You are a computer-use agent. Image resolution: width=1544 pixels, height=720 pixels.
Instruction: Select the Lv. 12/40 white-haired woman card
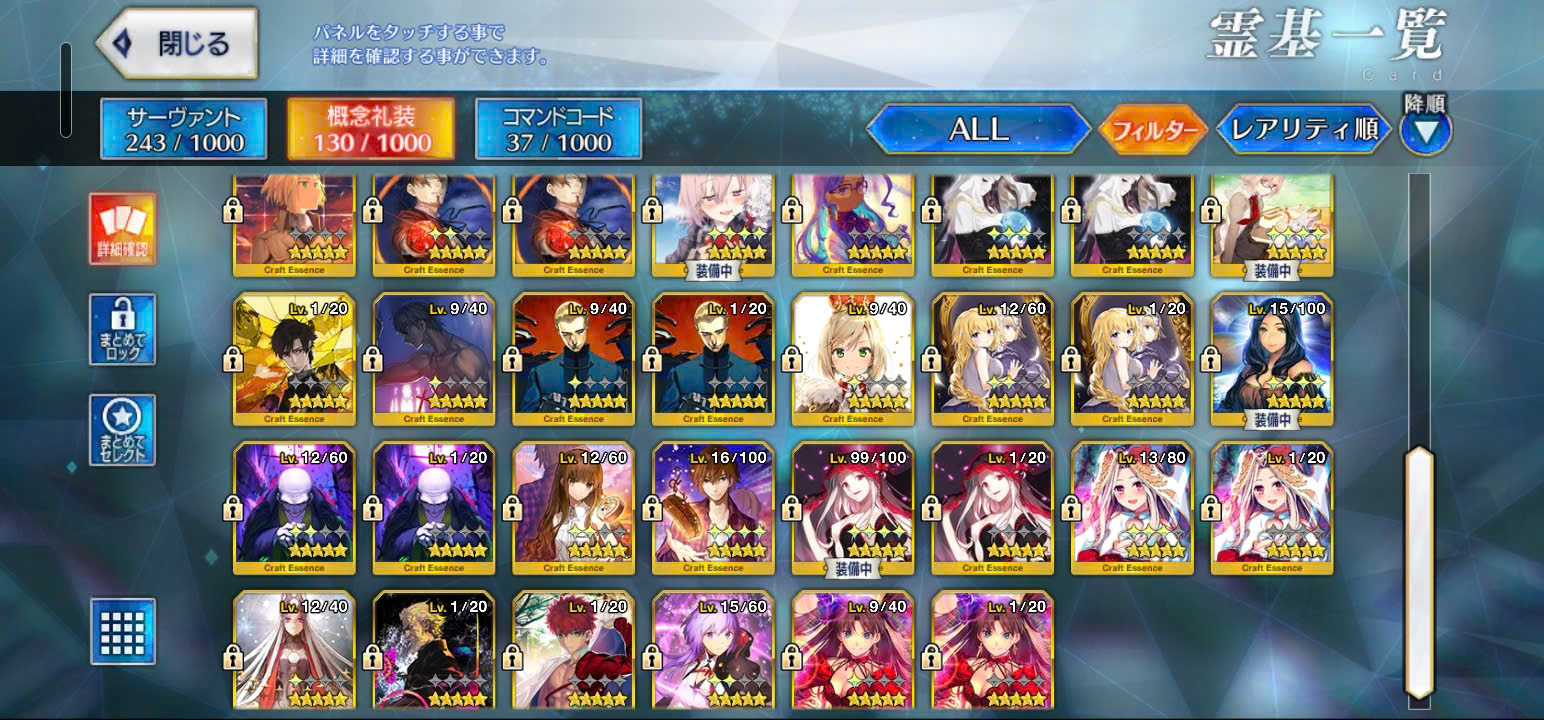[x=294, y=652]
